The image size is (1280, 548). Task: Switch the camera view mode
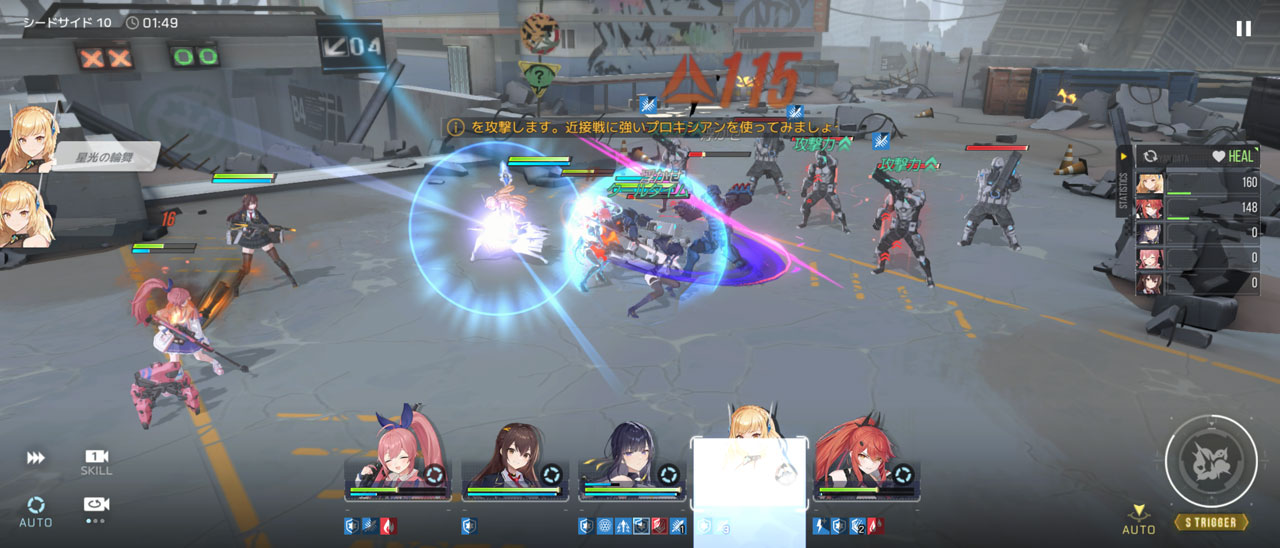coord(96,507)
